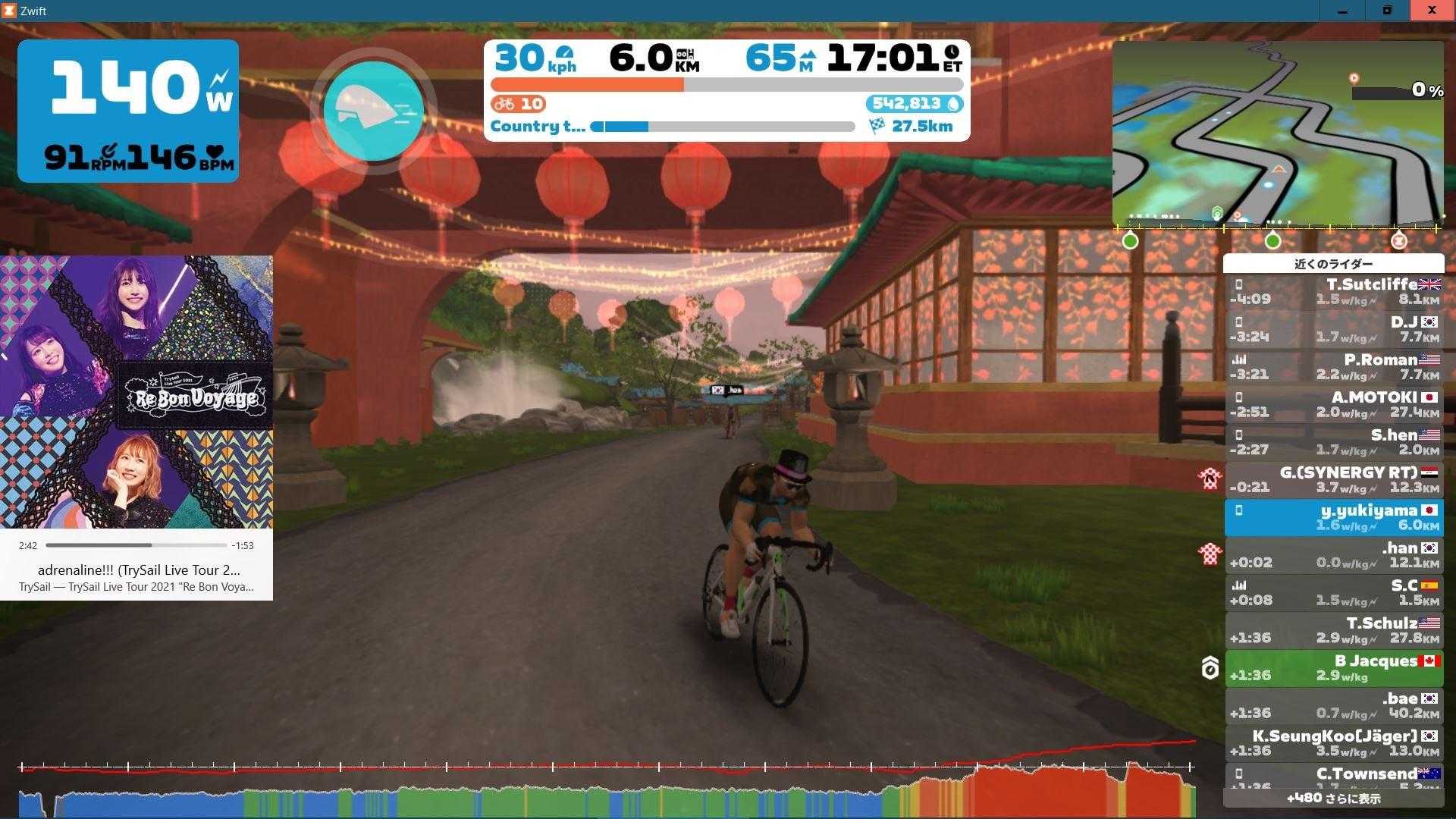This screenshot has height=819, width=1456.
Task: Choose rider T.Schulz from nearby riders
Action: coord(1334,630)
